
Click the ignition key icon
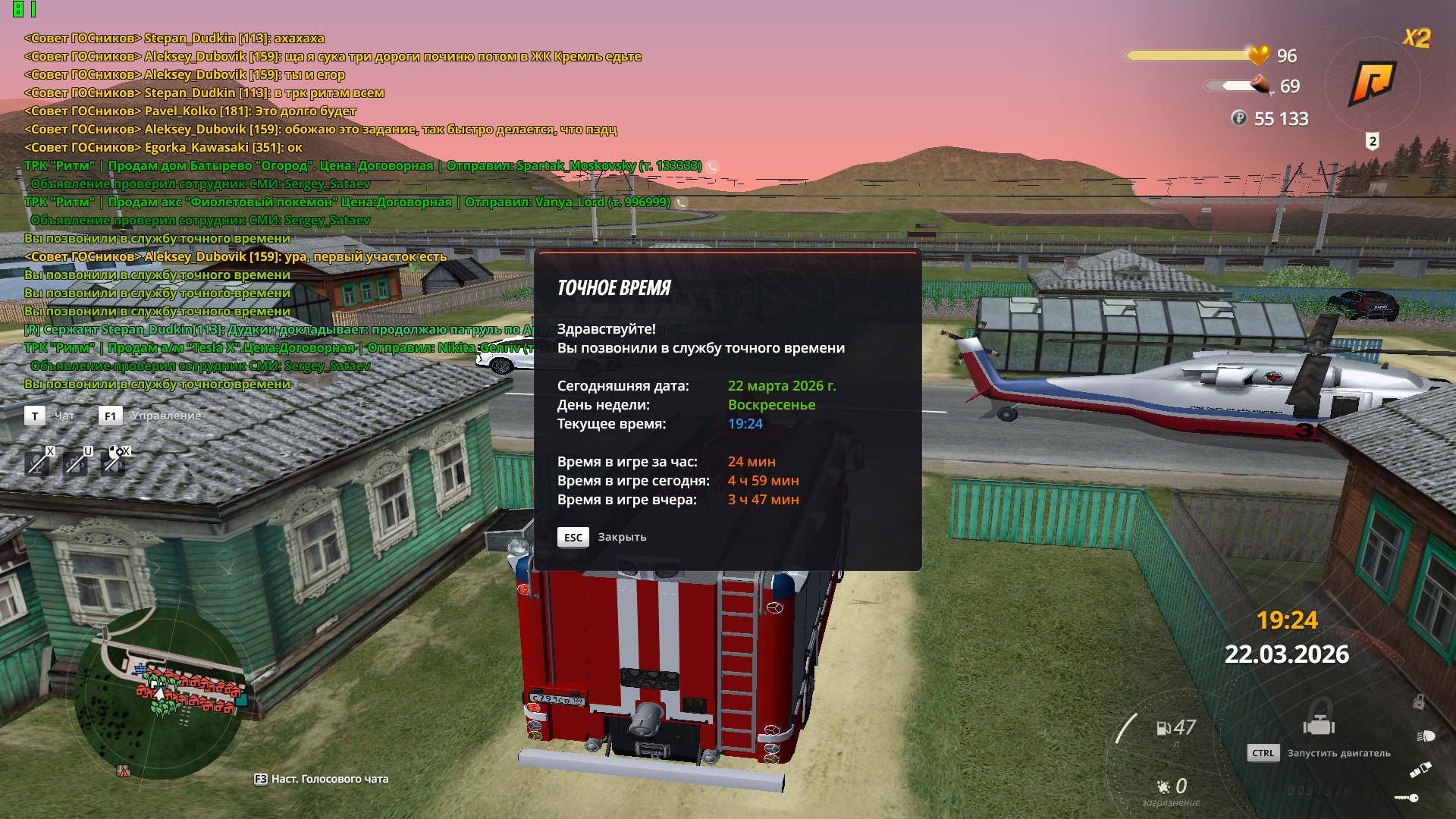[x=1407, y=798]
